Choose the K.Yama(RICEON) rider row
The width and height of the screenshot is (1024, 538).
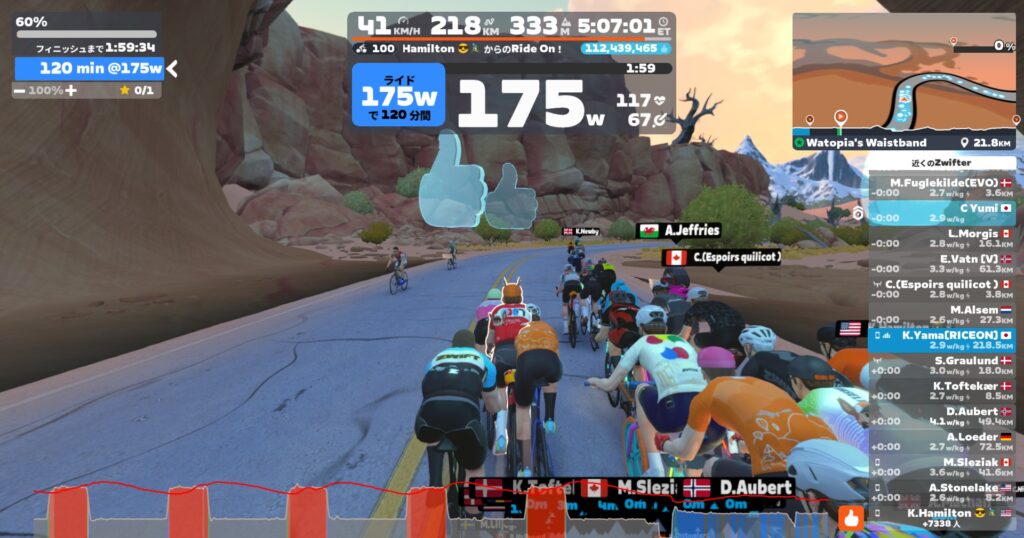(x=941, y=340)
